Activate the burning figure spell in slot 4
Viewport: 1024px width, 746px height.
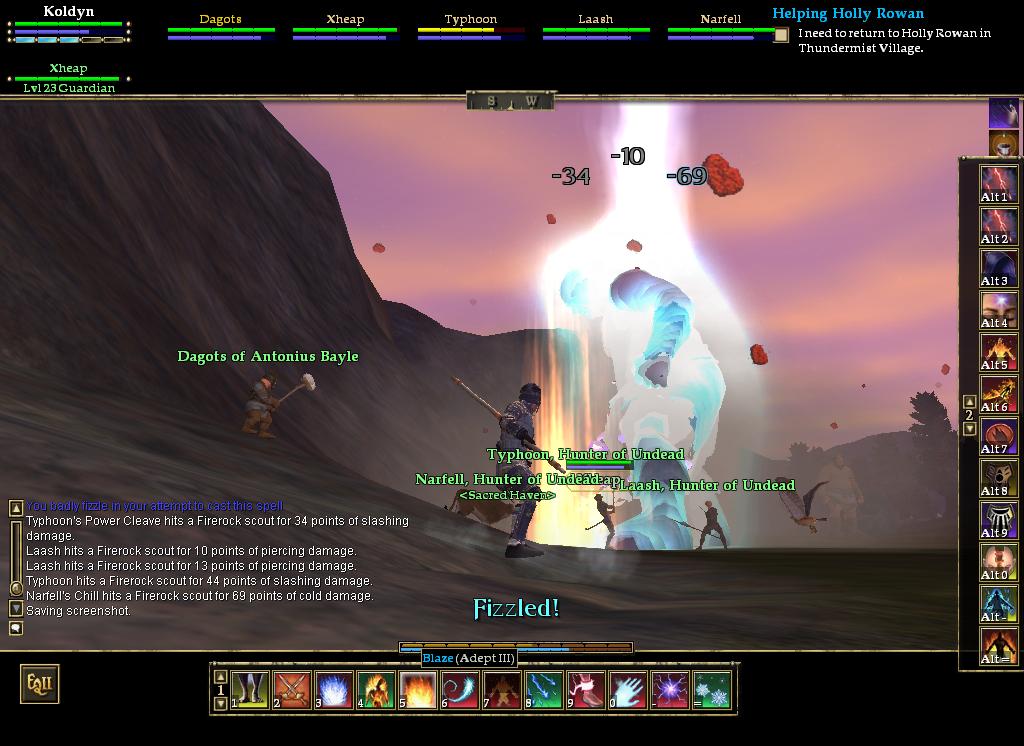(375, 690)
